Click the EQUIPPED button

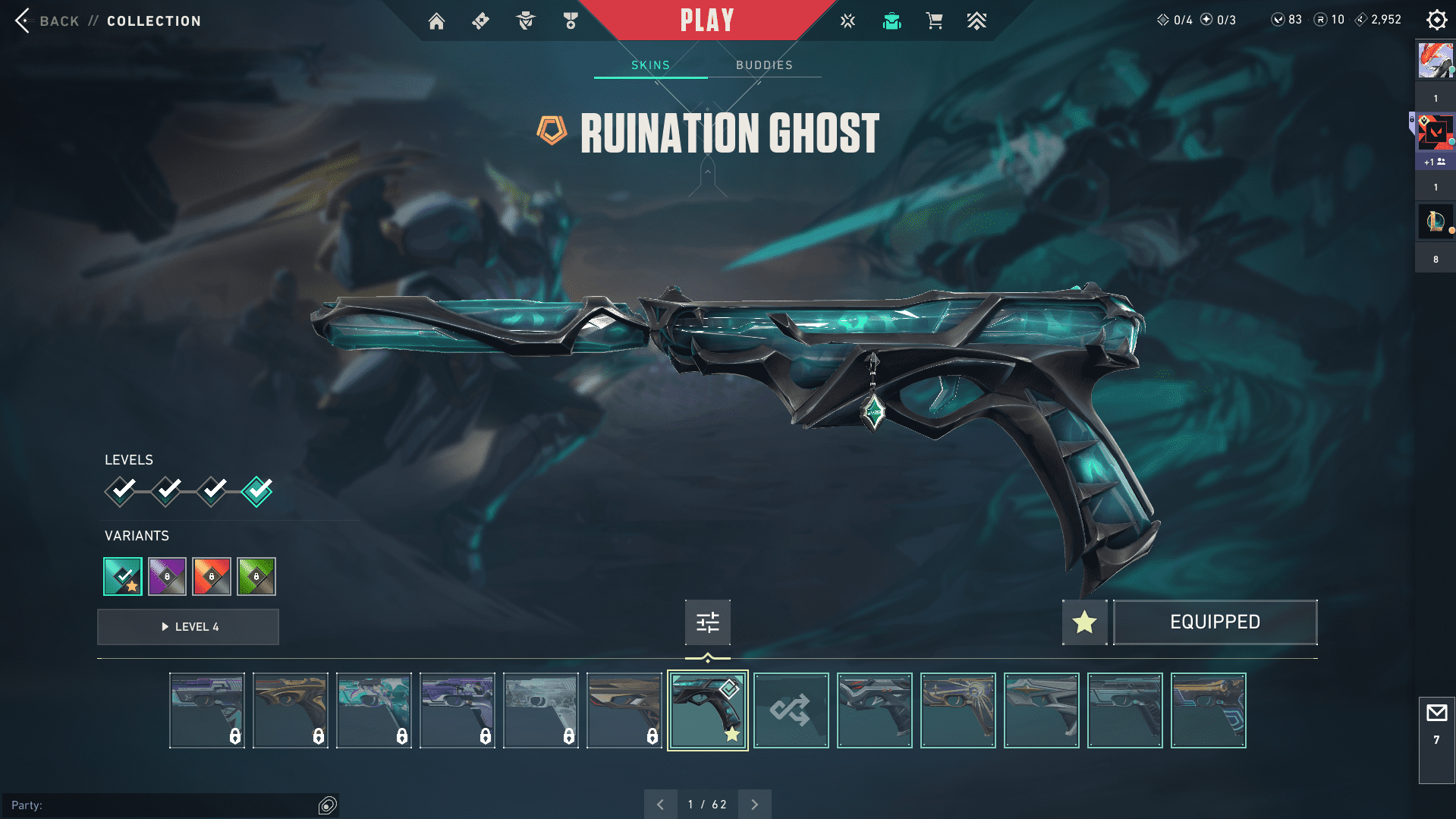click(x=1215, y=622)
